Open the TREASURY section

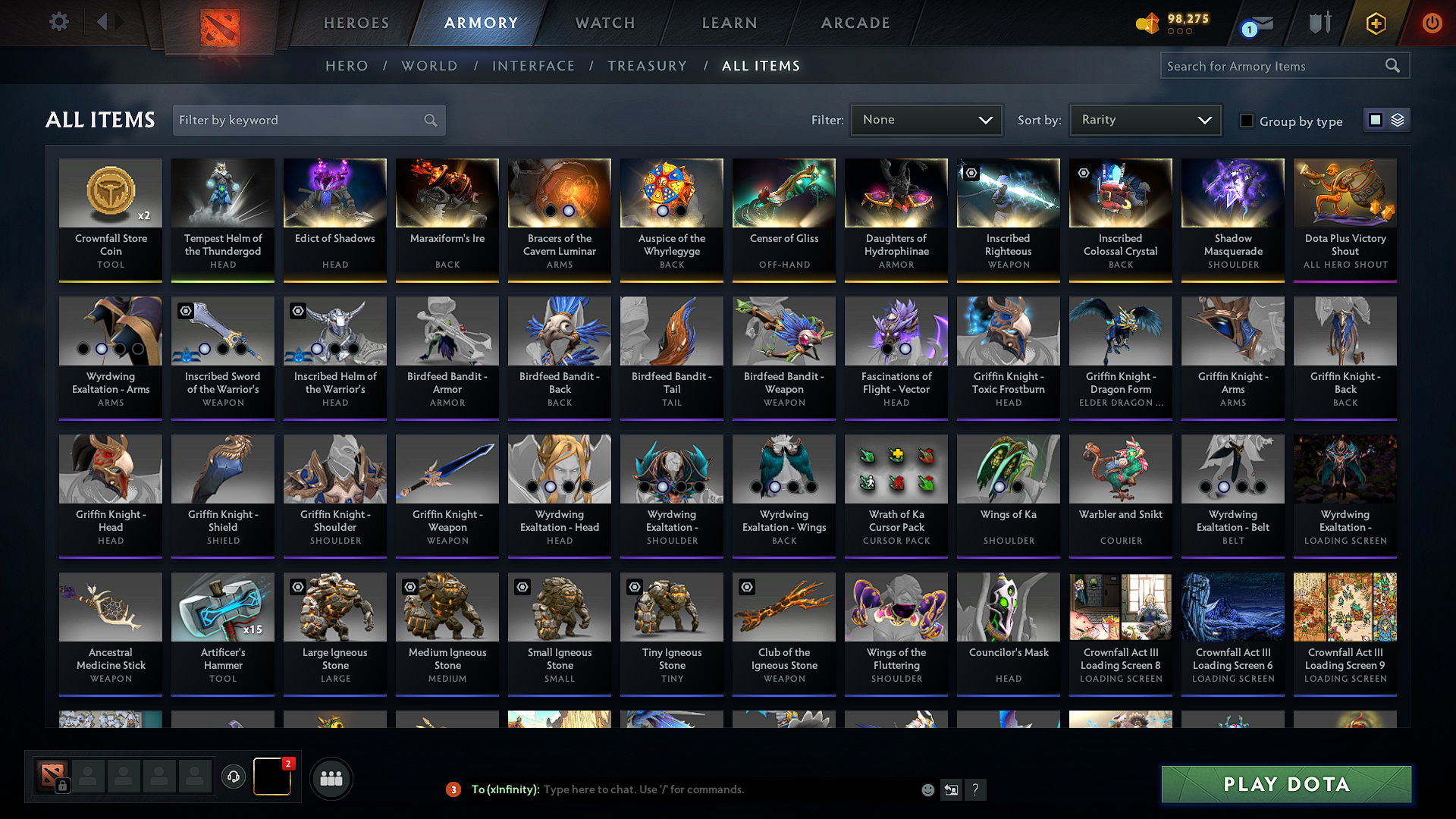pyautogui.click(x=648, y=66)
